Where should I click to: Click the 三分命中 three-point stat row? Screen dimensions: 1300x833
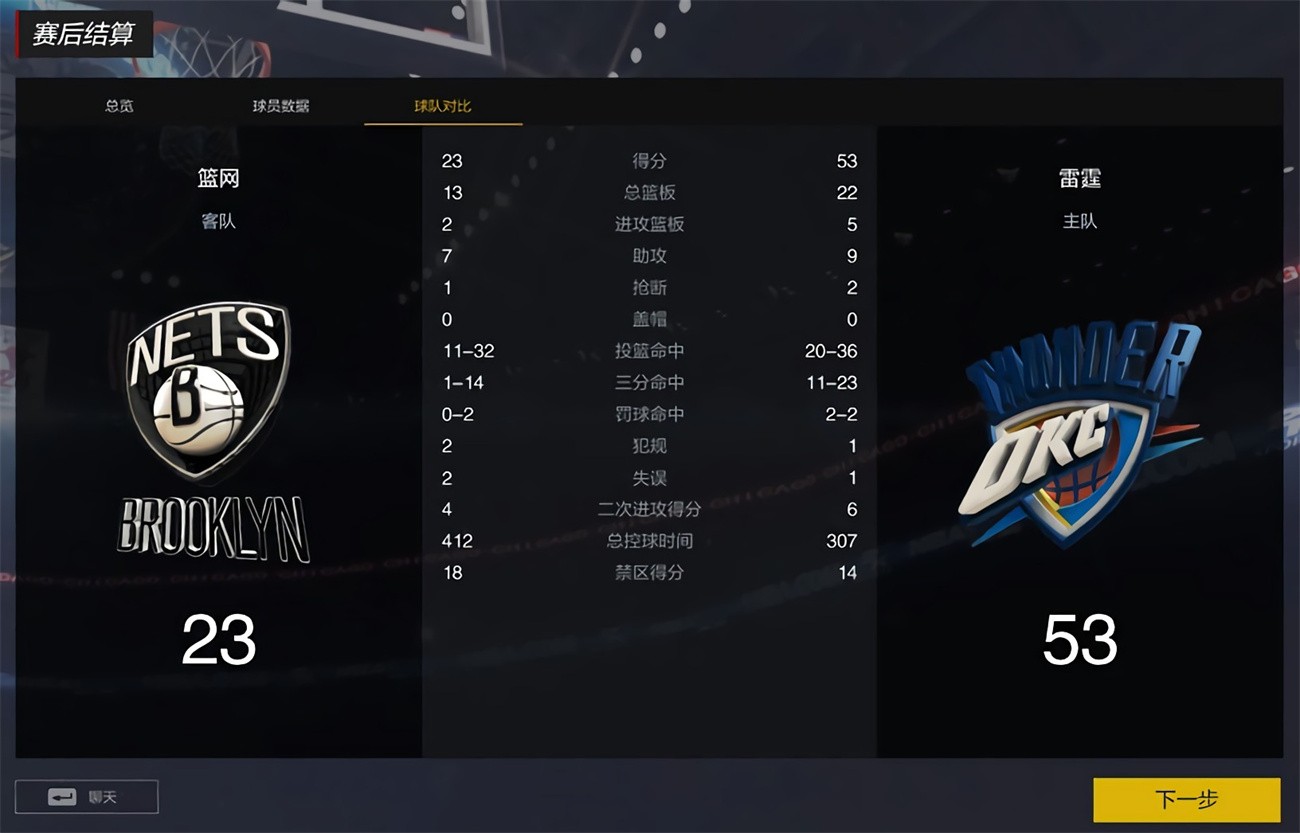[648, 382]
